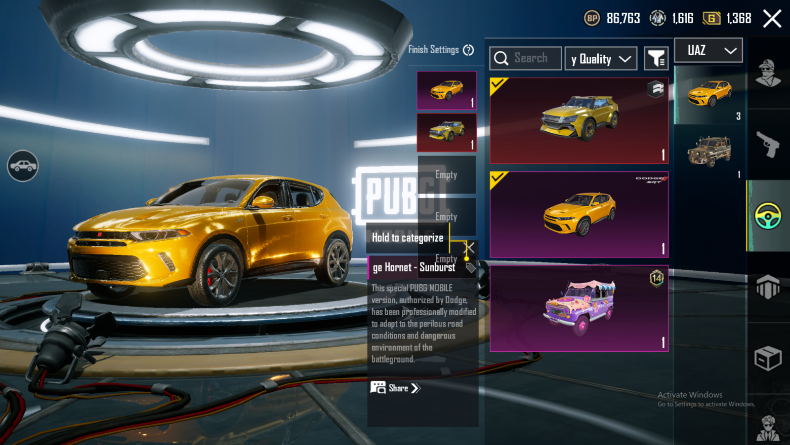
Task: Click the car view toggle icon
Action: 22,165
